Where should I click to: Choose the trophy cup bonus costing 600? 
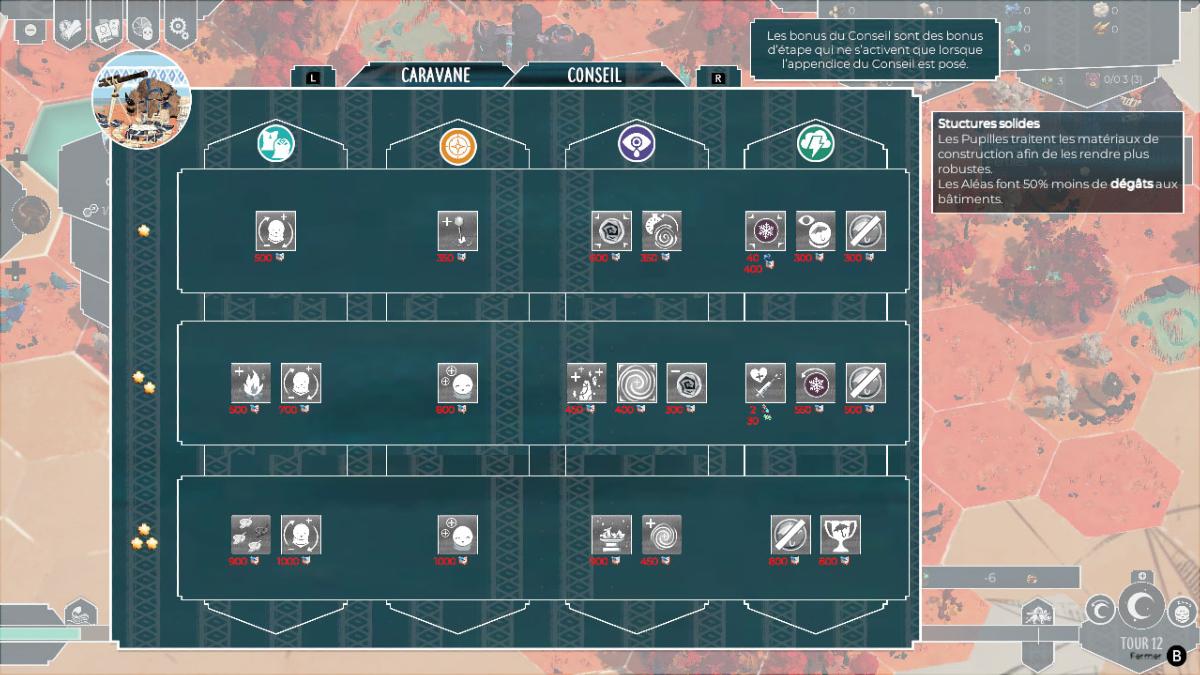click(x=840, y=535)
